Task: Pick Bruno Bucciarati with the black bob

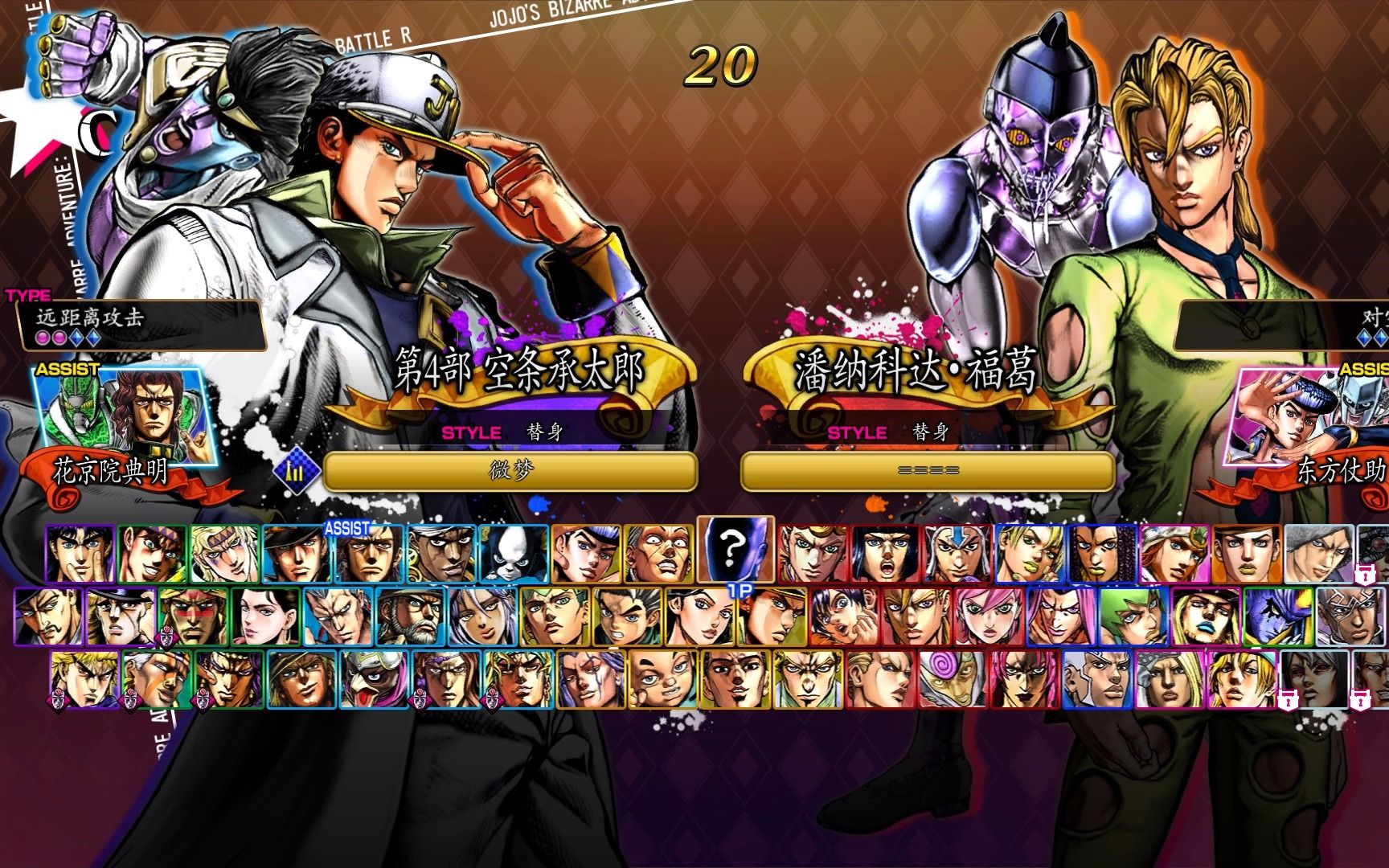Action: point(886,554)
